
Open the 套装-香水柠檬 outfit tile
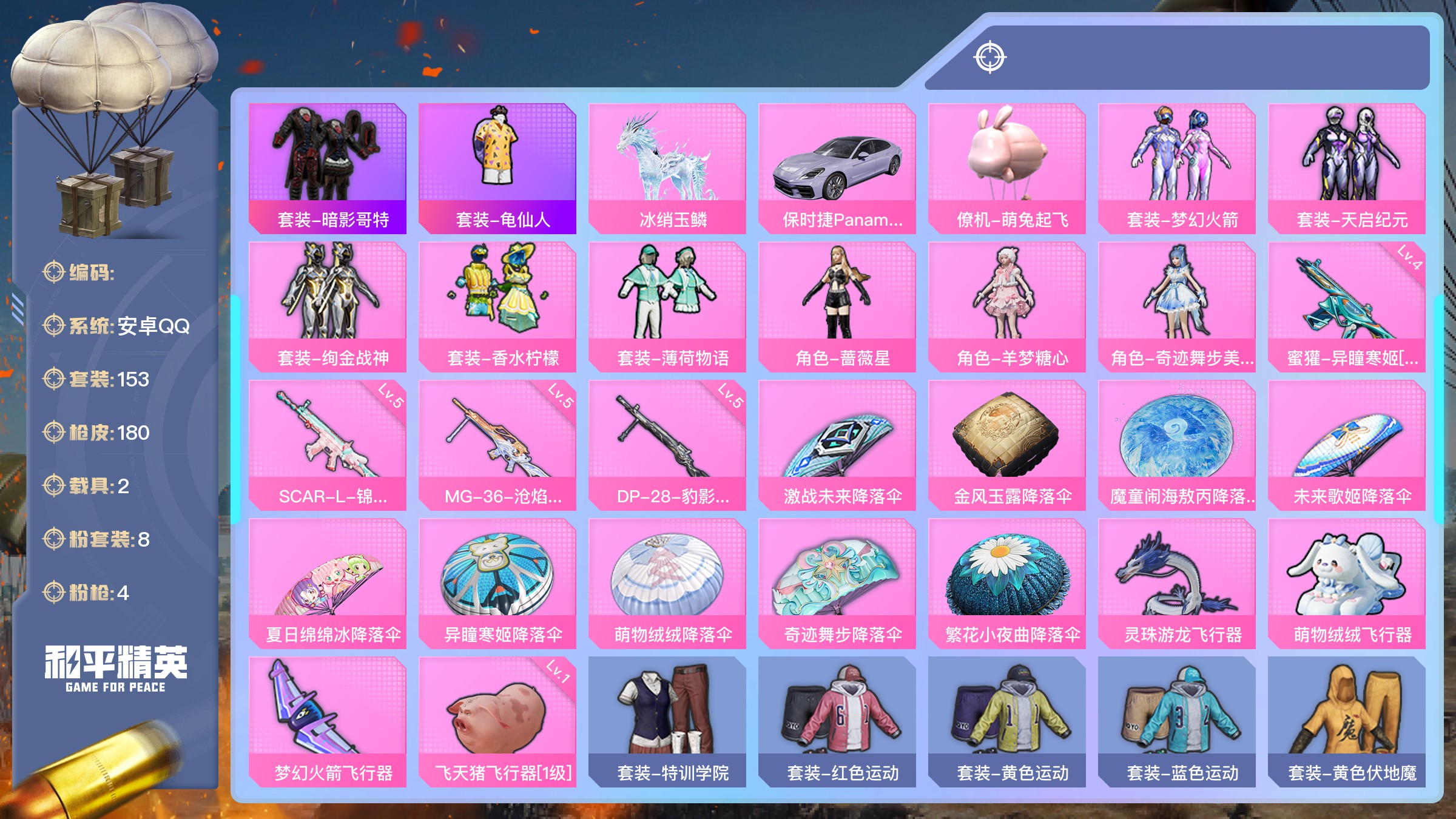coord(497,306)
